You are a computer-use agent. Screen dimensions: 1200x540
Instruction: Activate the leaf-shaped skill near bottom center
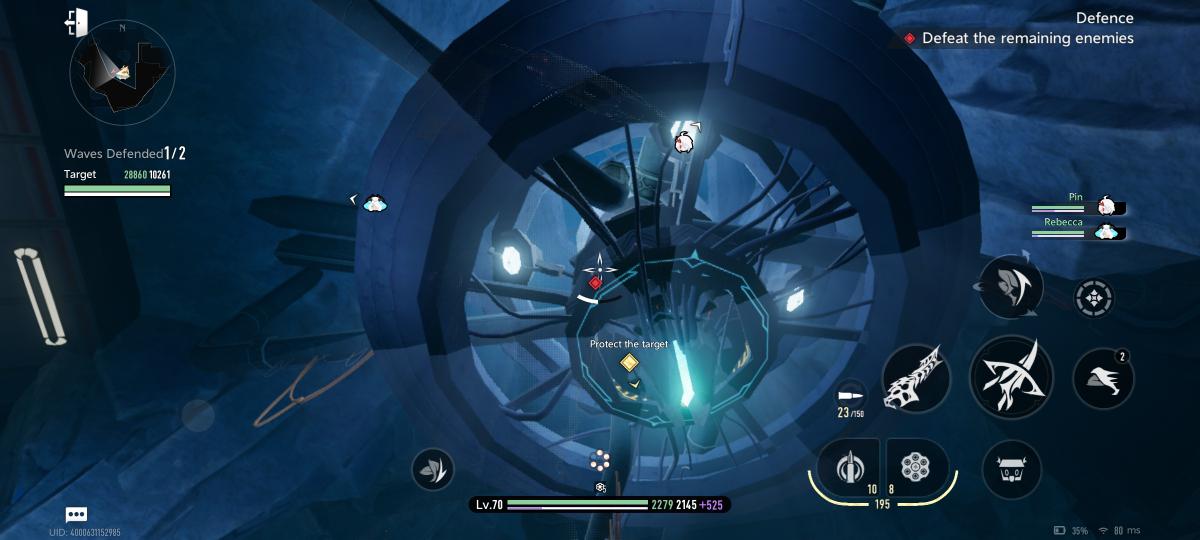(x=432, y=468)
